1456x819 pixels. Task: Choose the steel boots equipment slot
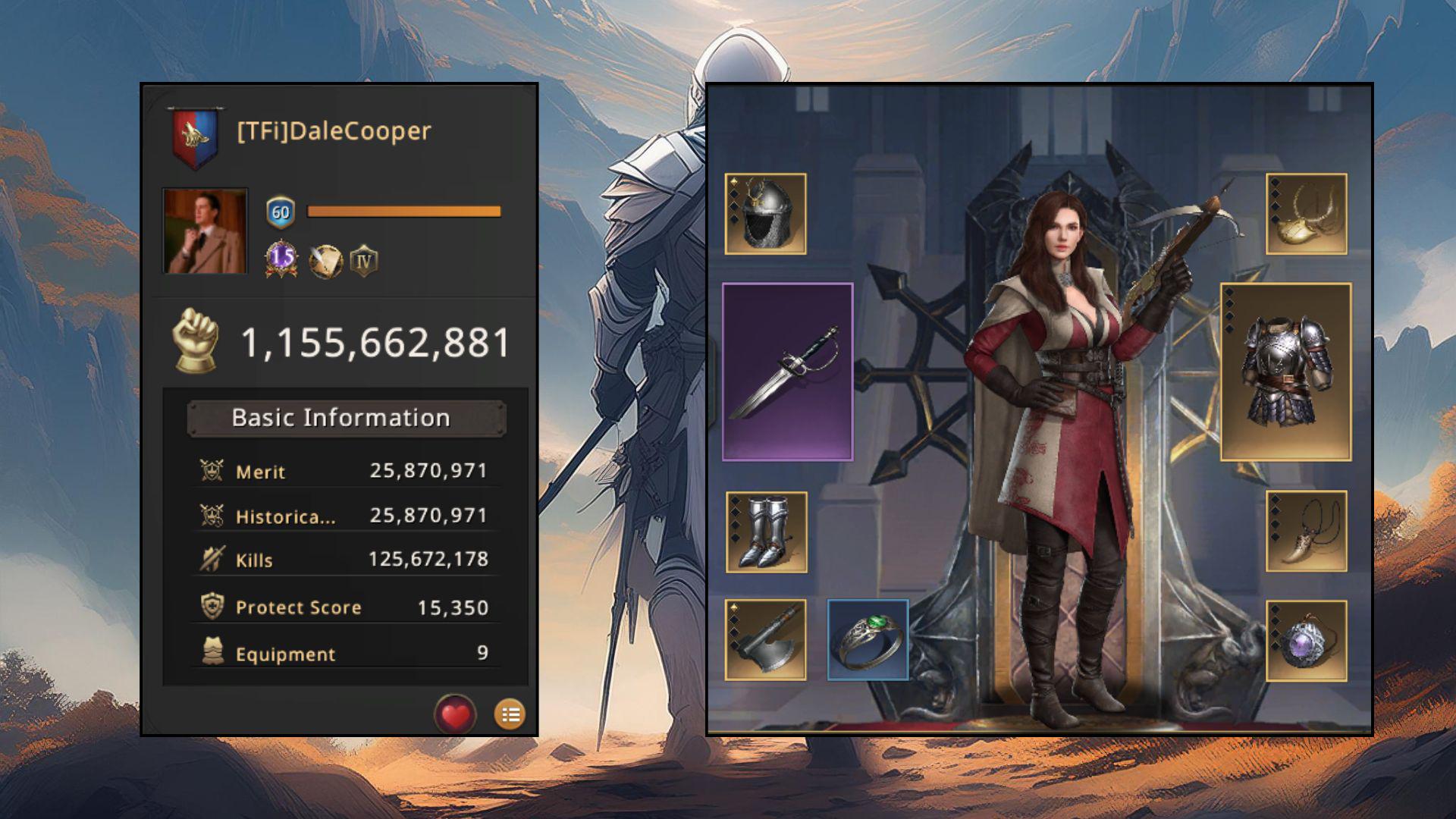(766, 532)
